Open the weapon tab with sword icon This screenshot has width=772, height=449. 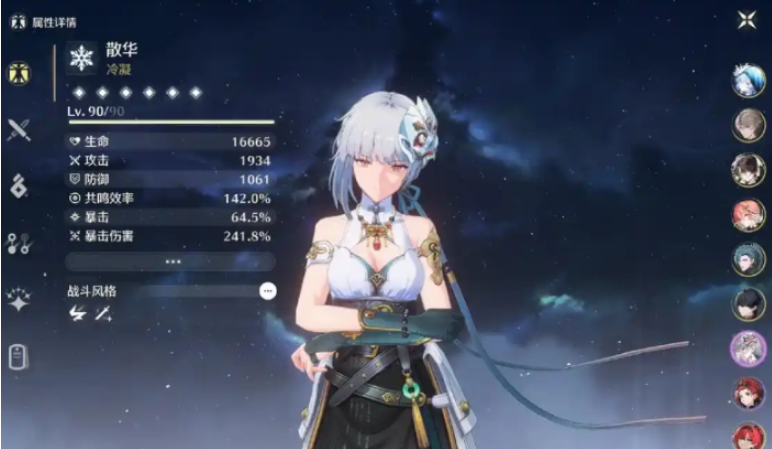[x=18, y=129]
